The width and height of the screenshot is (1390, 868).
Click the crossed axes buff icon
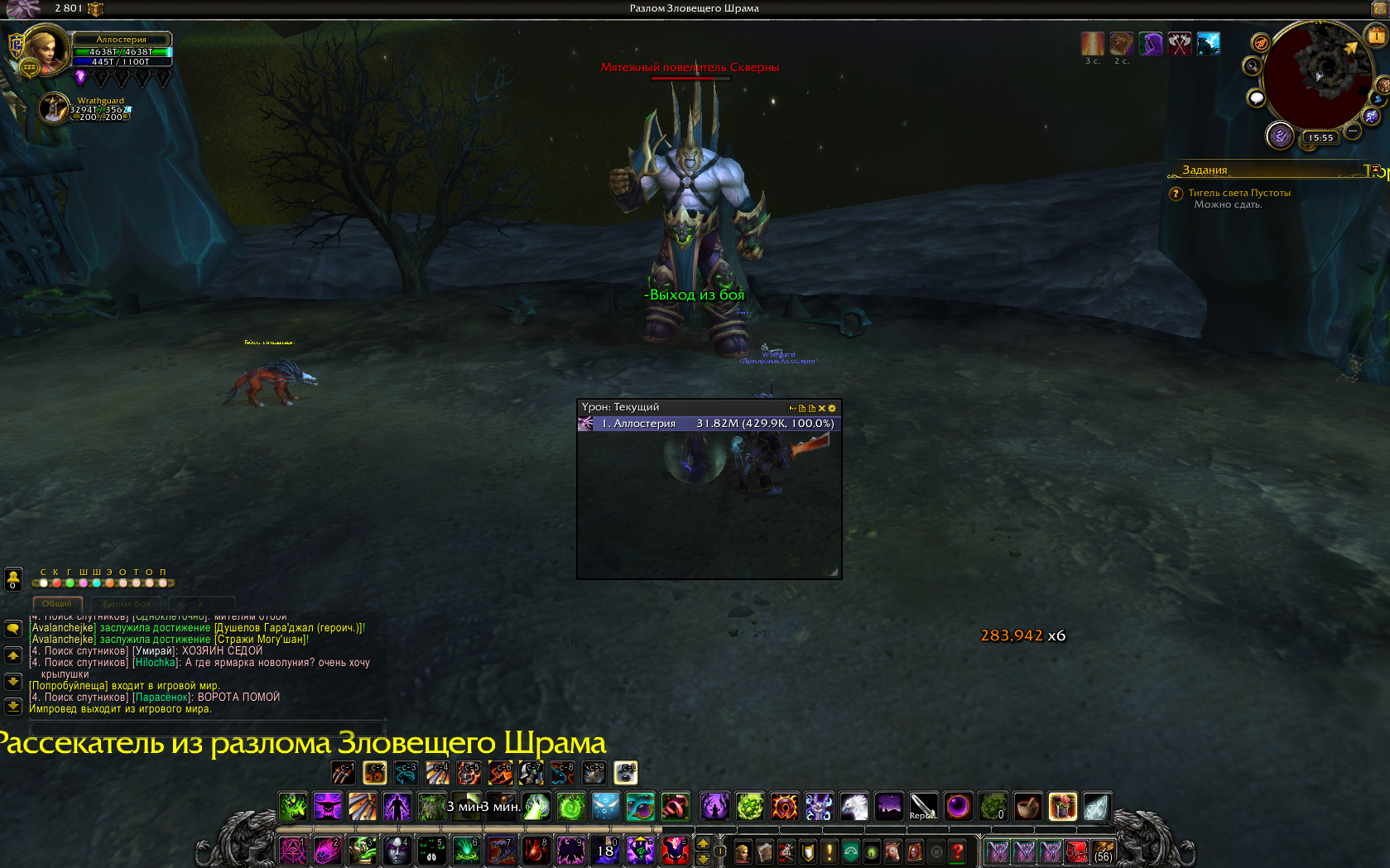tap(1180, 44)
